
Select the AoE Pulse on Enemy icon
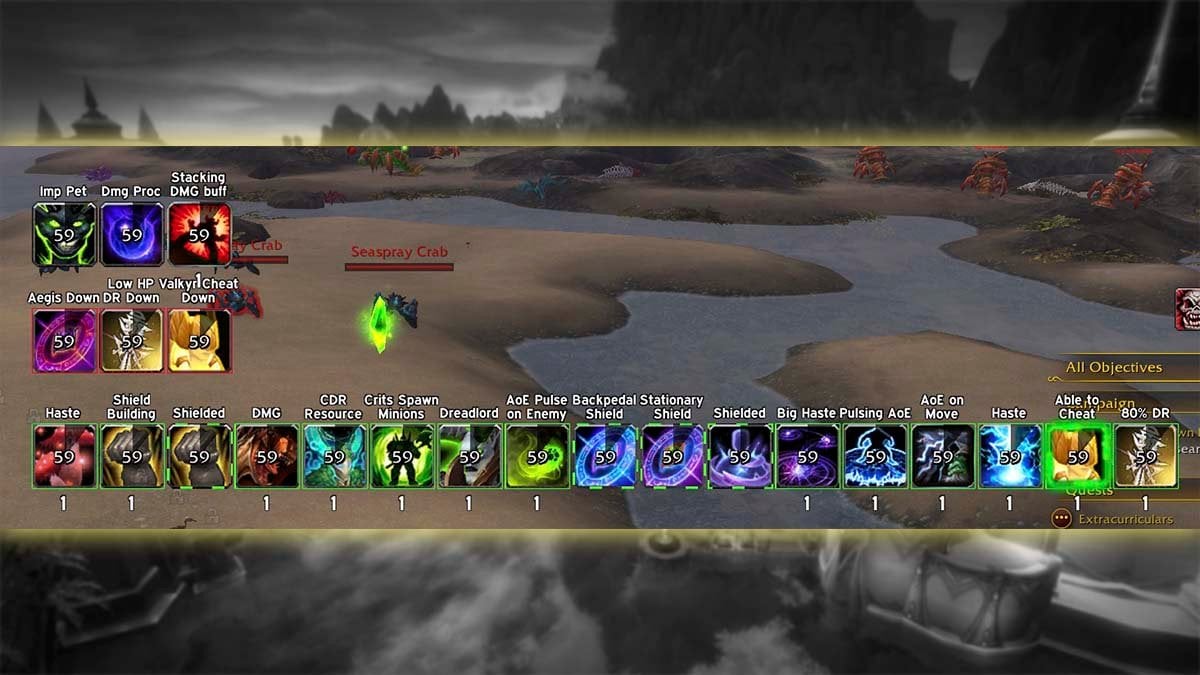pos(537,456)
